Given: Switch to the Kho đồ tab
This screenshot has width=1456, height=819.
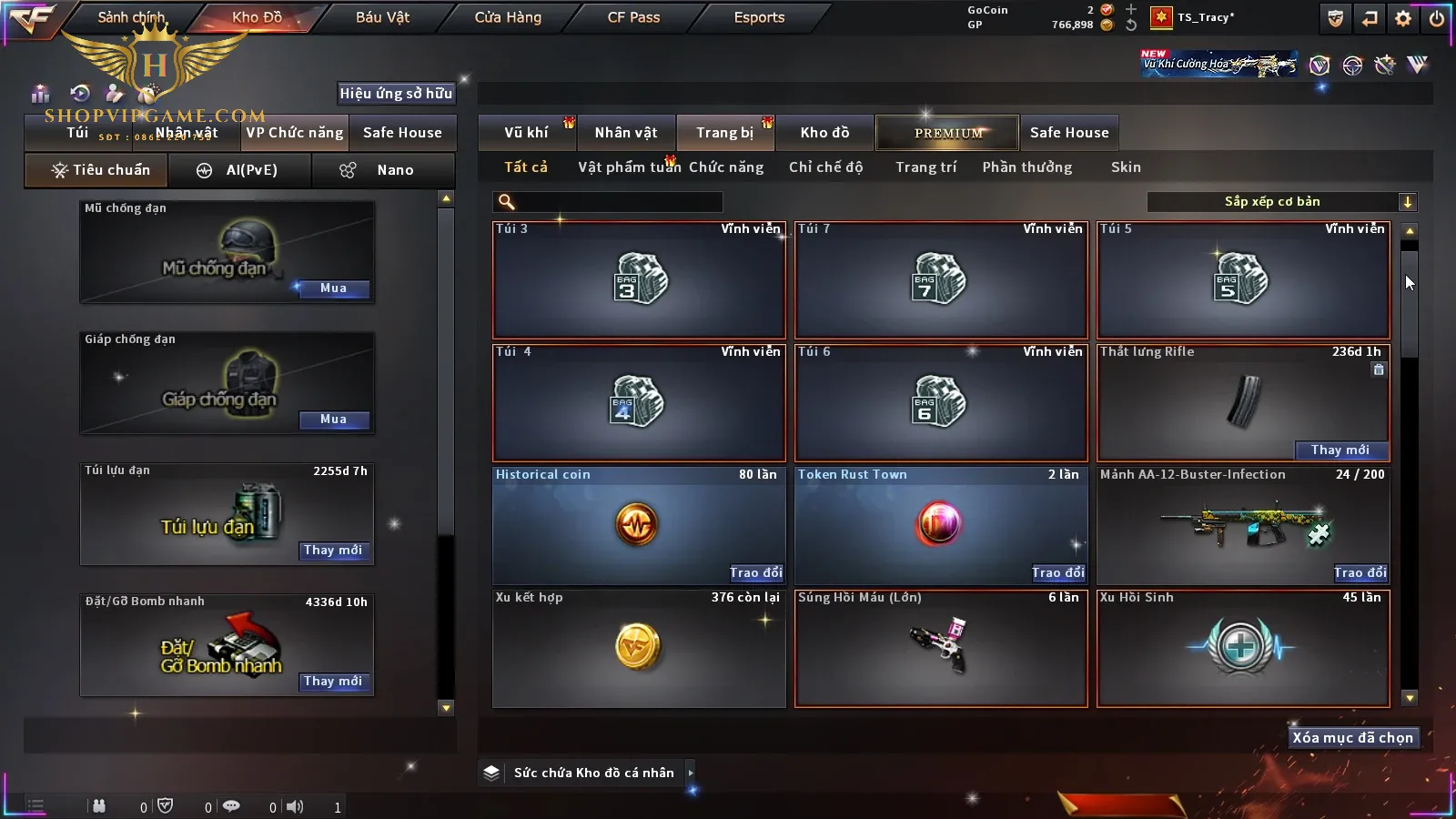Looking at the screenshot, I should [824, 133].
